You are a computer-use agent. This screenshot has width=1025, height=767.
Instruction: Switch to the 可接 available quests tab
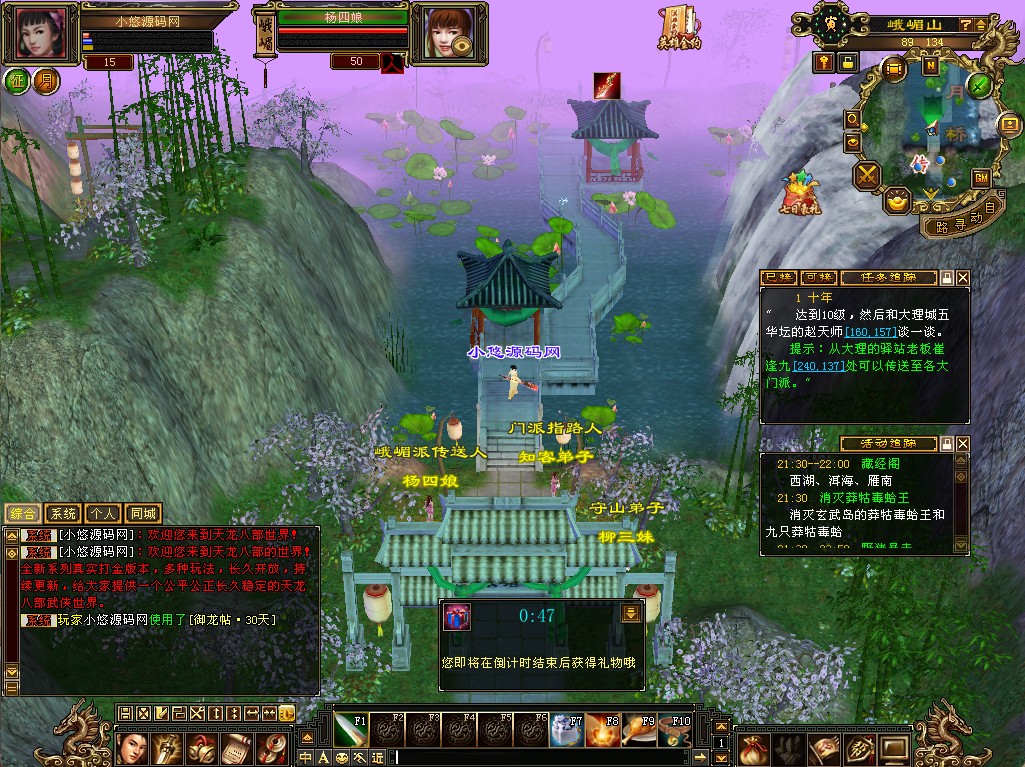818,277
